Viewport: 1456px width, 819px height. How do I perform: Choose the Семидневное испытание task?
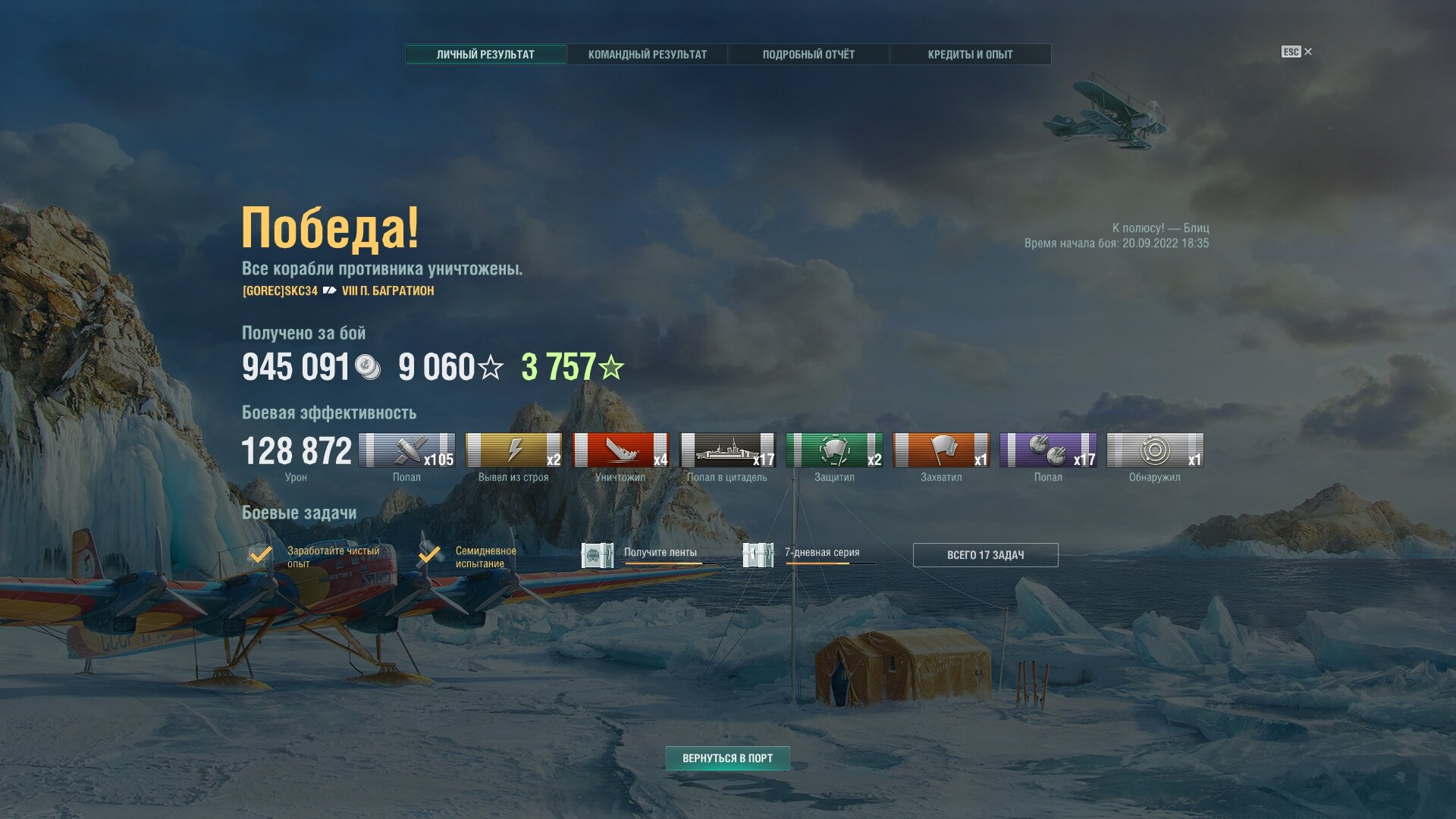tap(469, 557)
